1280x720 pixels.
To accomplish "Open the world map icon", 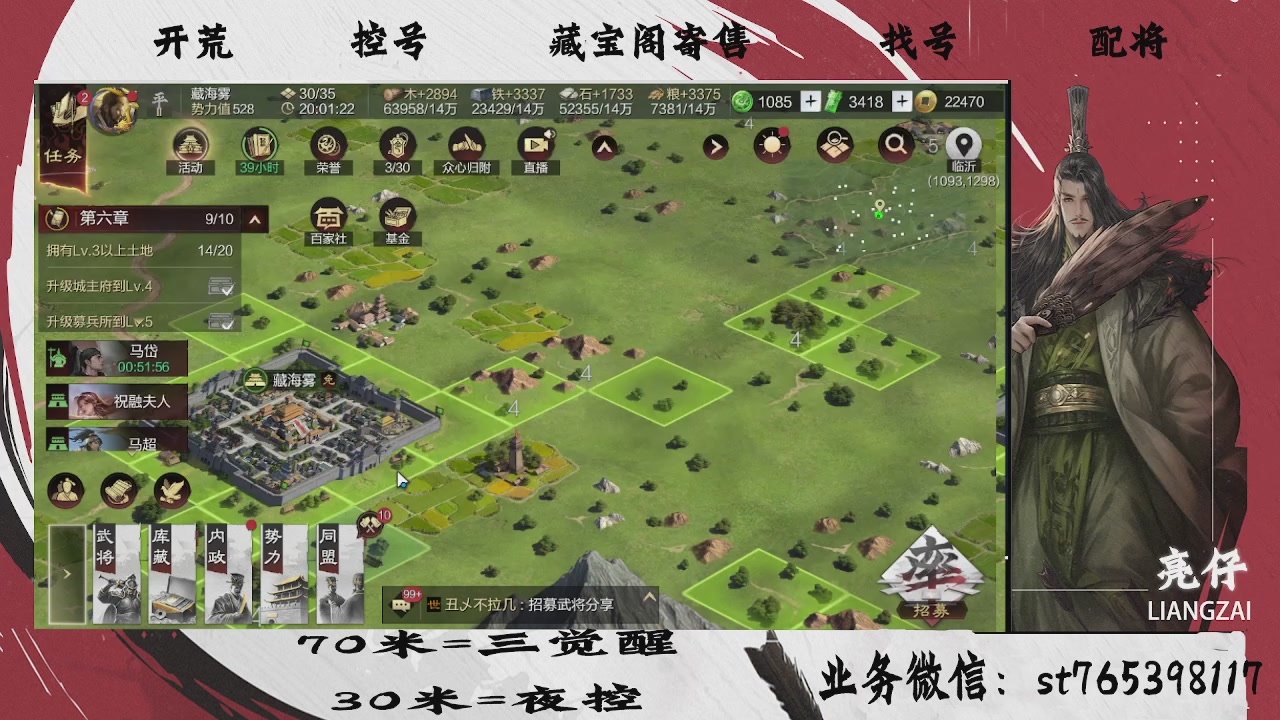I will click(833, 144).
